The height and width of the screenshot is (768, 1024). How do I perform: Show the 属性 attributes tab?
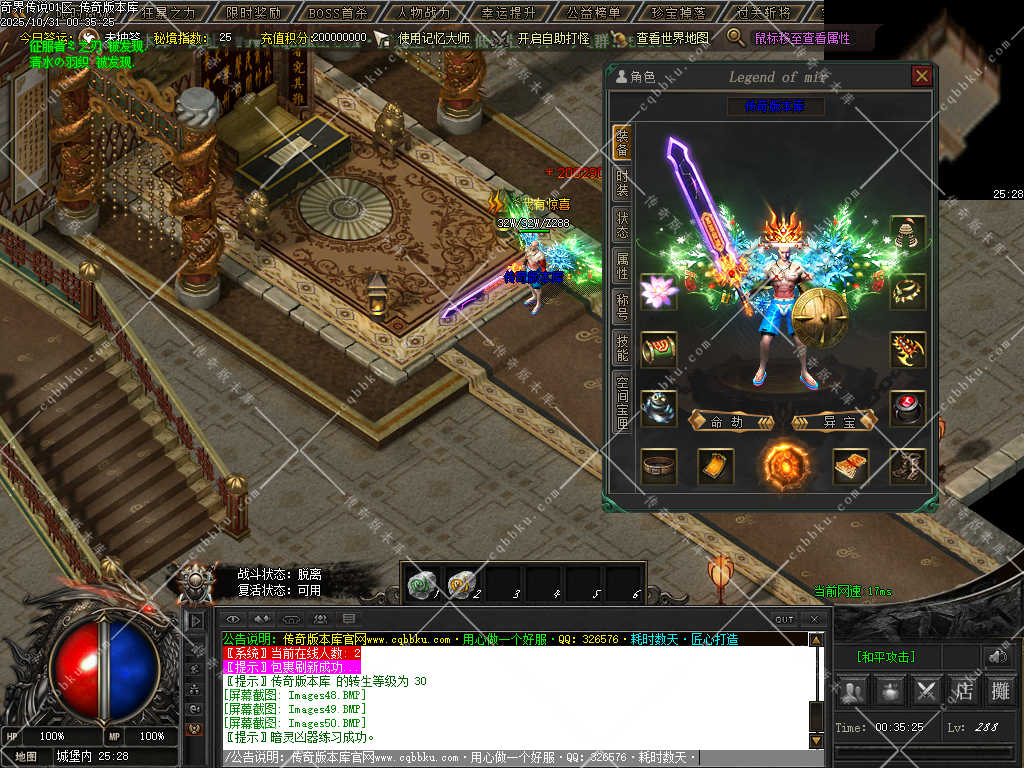tap(622, 265)
